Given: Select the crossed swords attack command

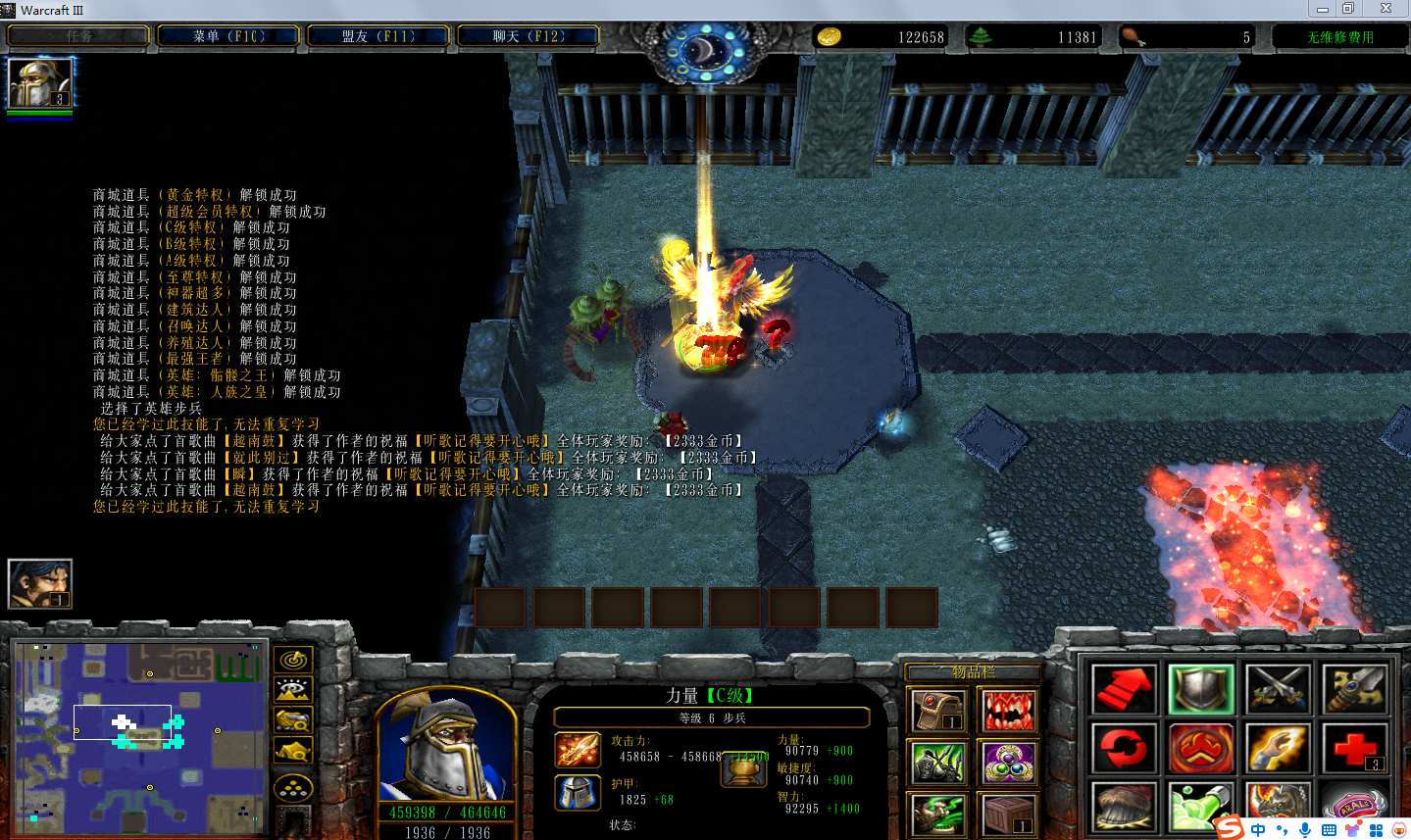Looking at the screenshot, I should [1278, 688].
